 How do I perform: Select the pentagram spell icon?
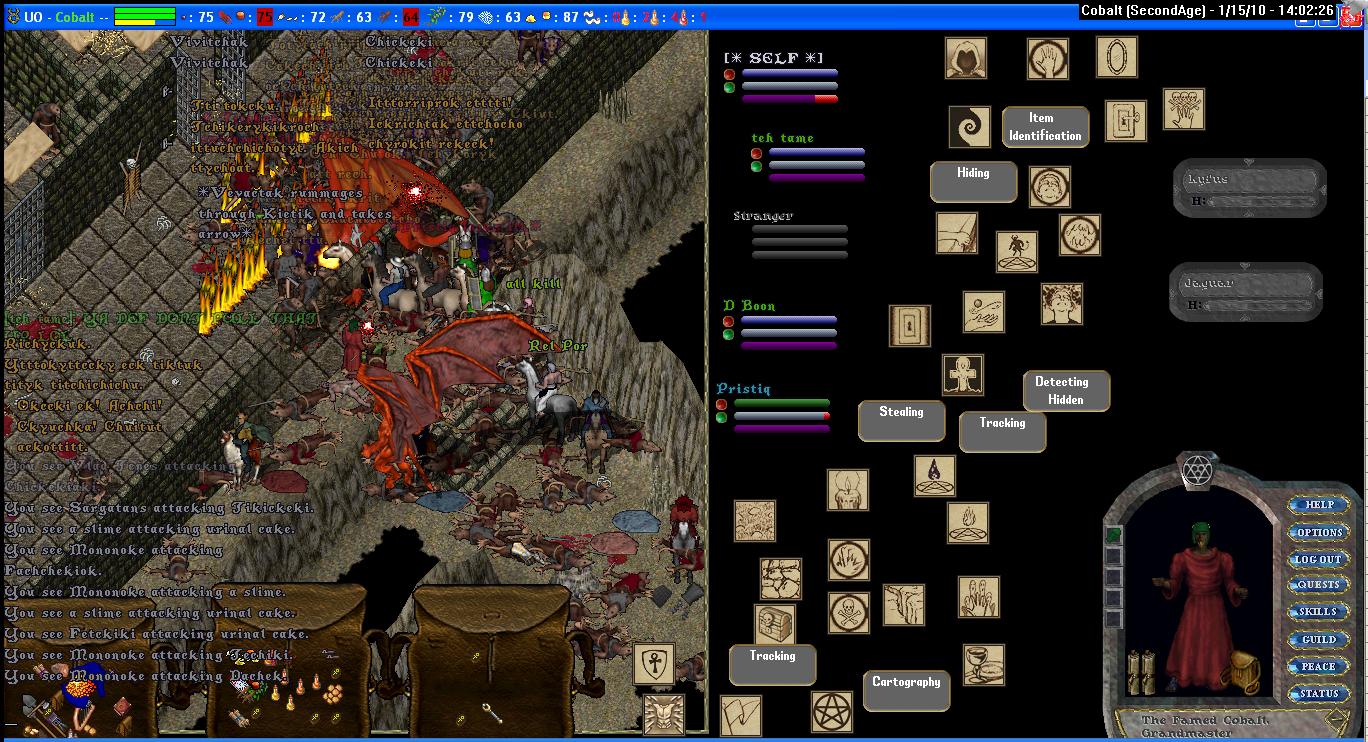[831, 711]
